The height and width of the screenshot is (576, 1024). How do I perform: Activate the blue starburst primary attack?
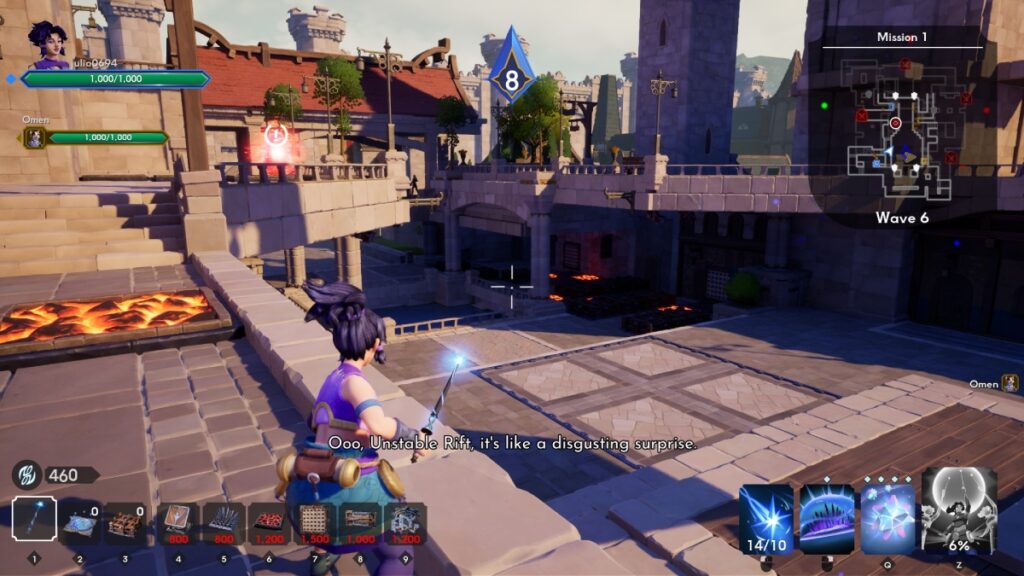coord(768,517)
